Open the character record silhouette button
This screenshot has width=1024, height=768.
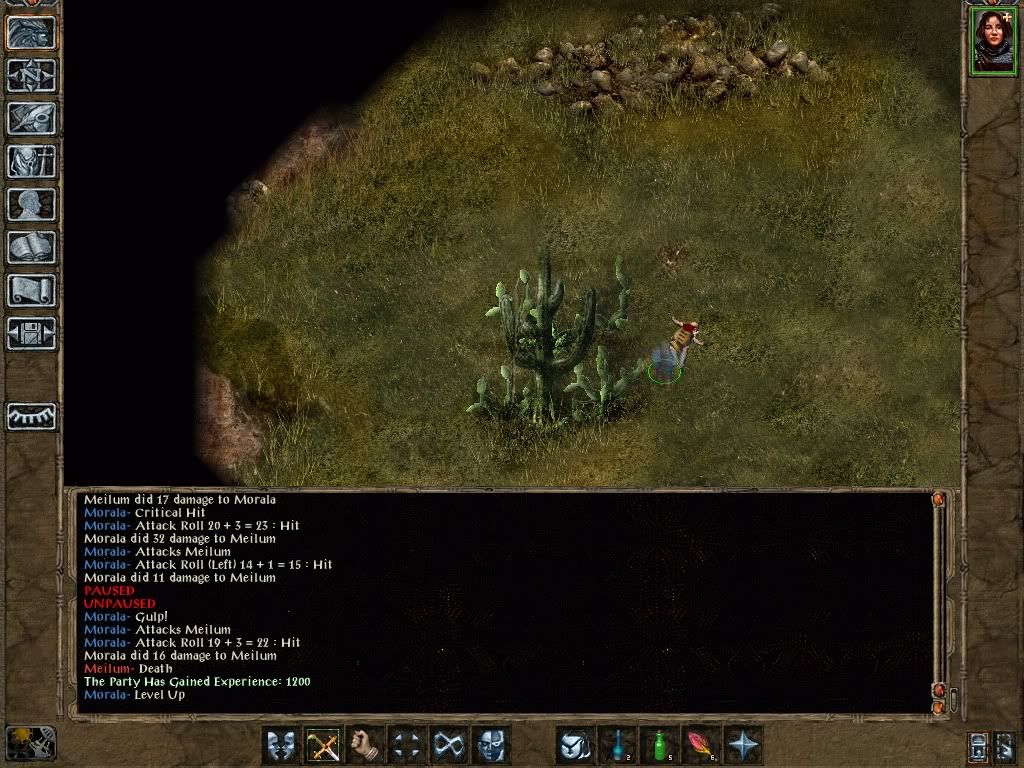tap(31, 204)
